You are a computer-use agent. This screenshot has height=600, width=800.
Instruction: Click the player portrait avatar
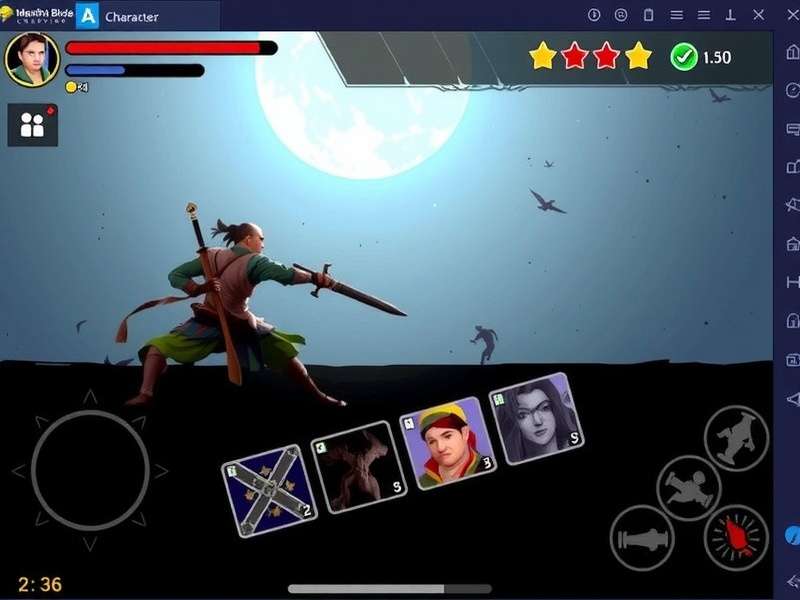[x=32, y=59]
